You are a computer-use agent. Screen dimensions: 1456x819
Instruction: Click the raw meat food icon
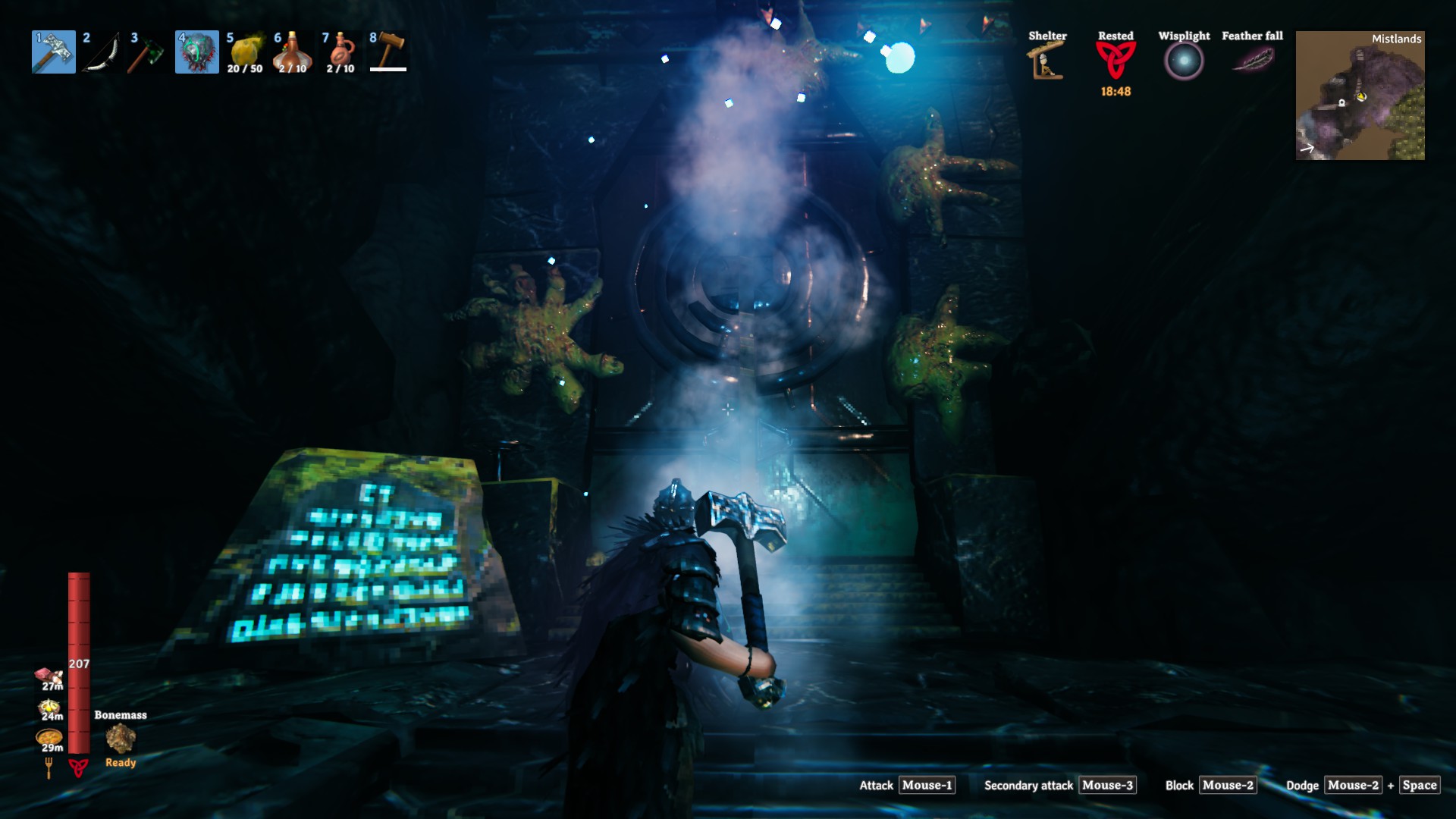(49, 676)
